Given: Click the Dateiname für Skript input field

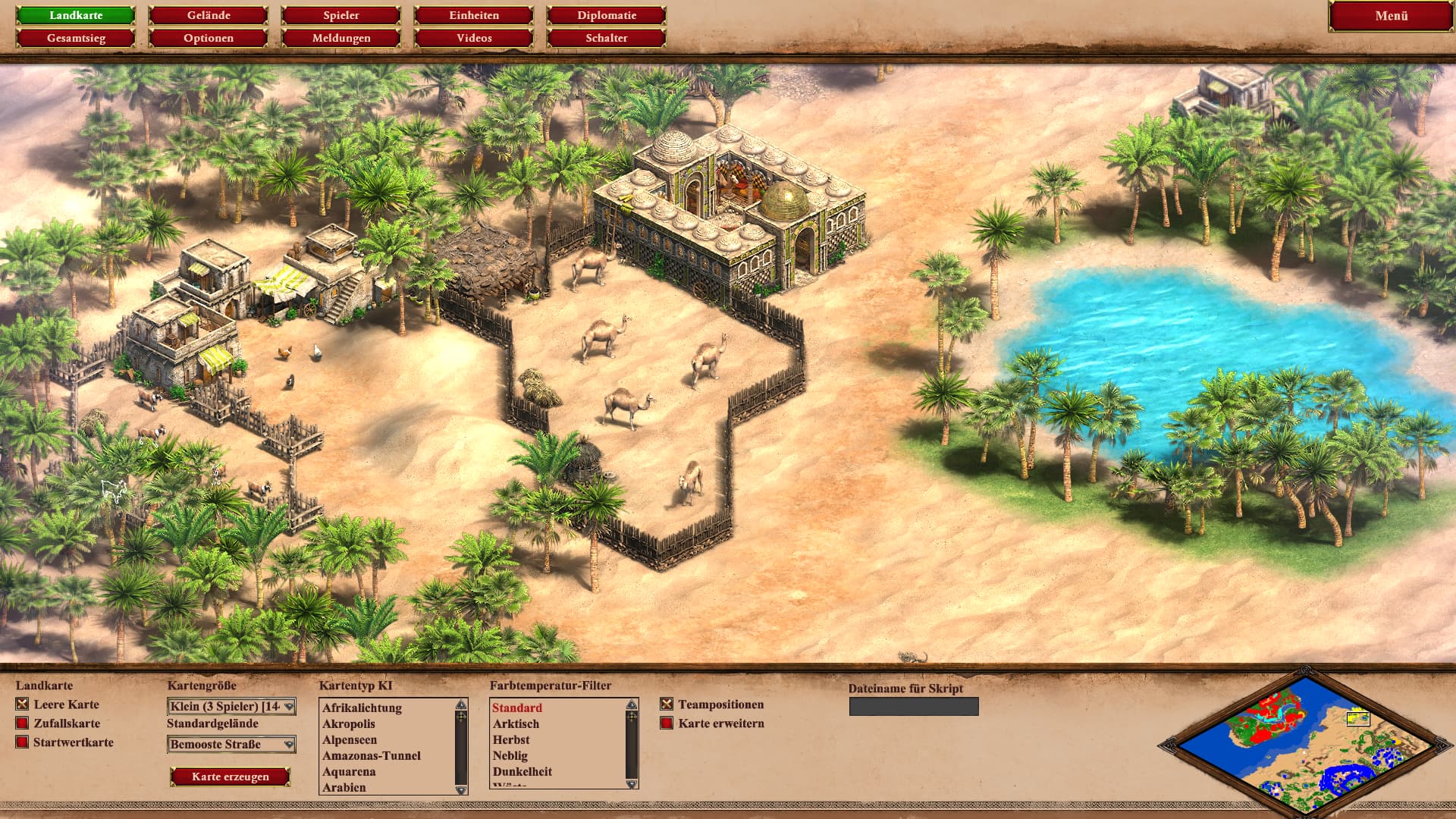Looking at the screenshot, I should pyautogui.click(x=914, y=707).
